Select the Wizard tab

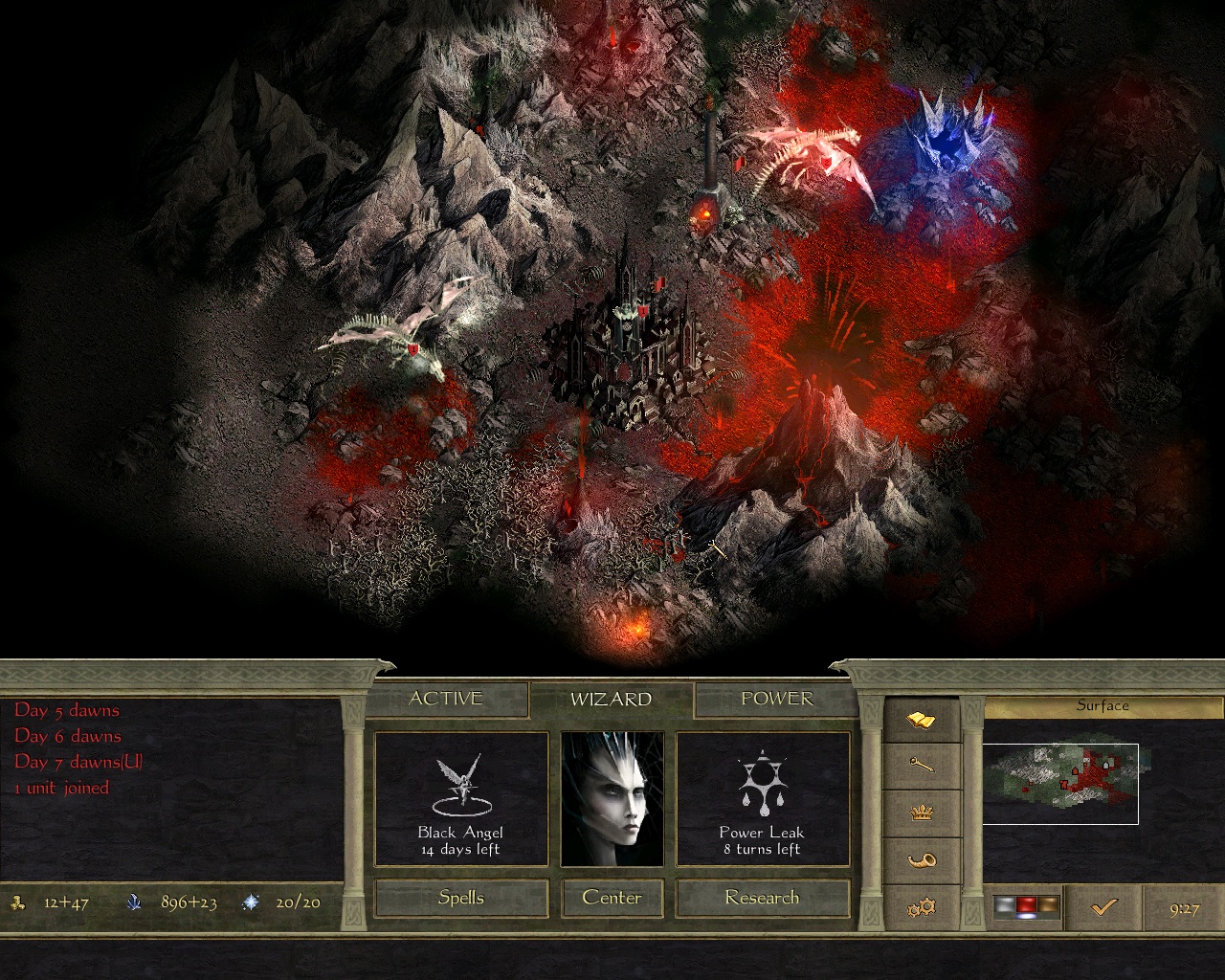point(611,700)
